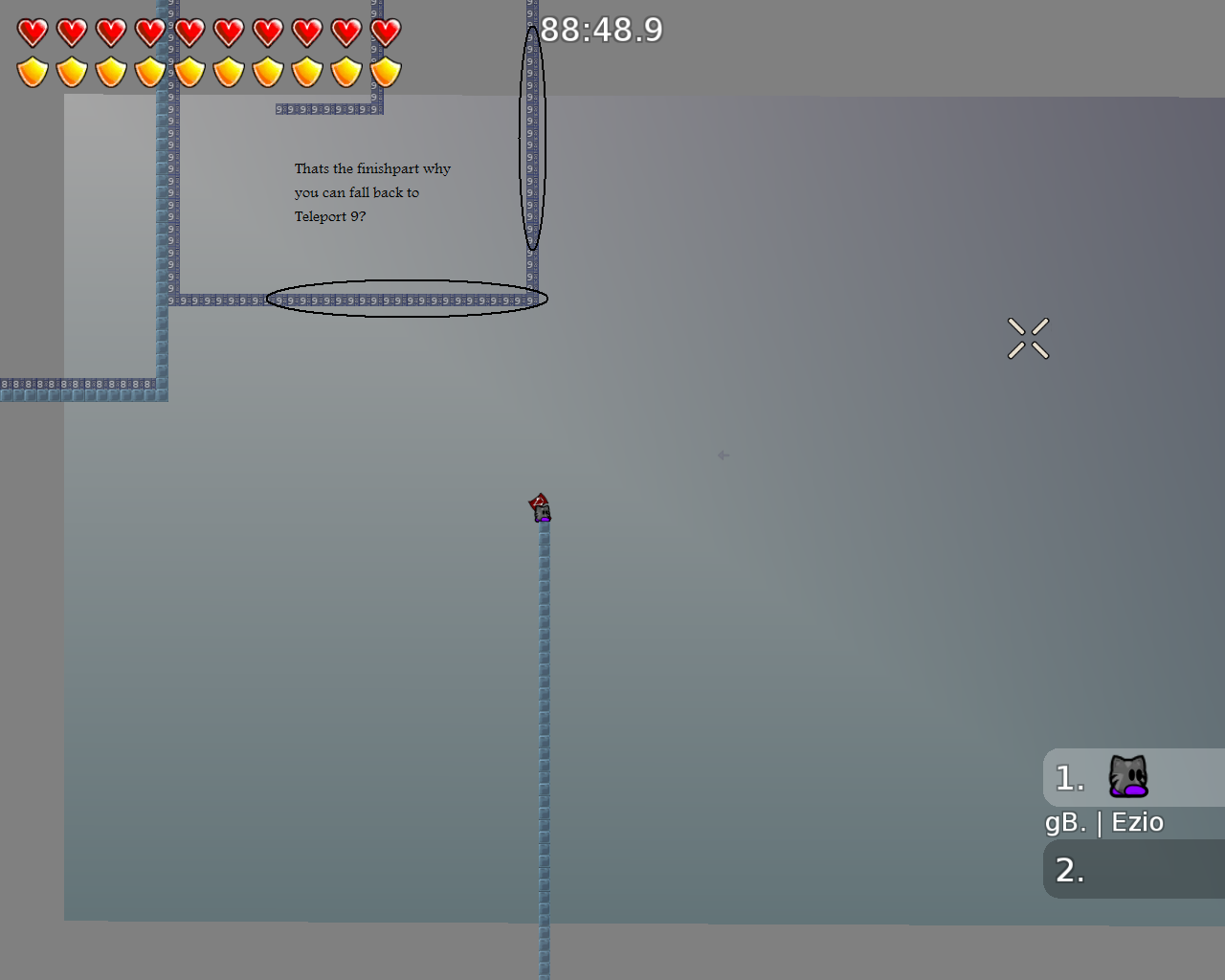1225x980 pixels.
Task: Click the small gray arrow marker mid-screen
Action: [x=722, y=455]
